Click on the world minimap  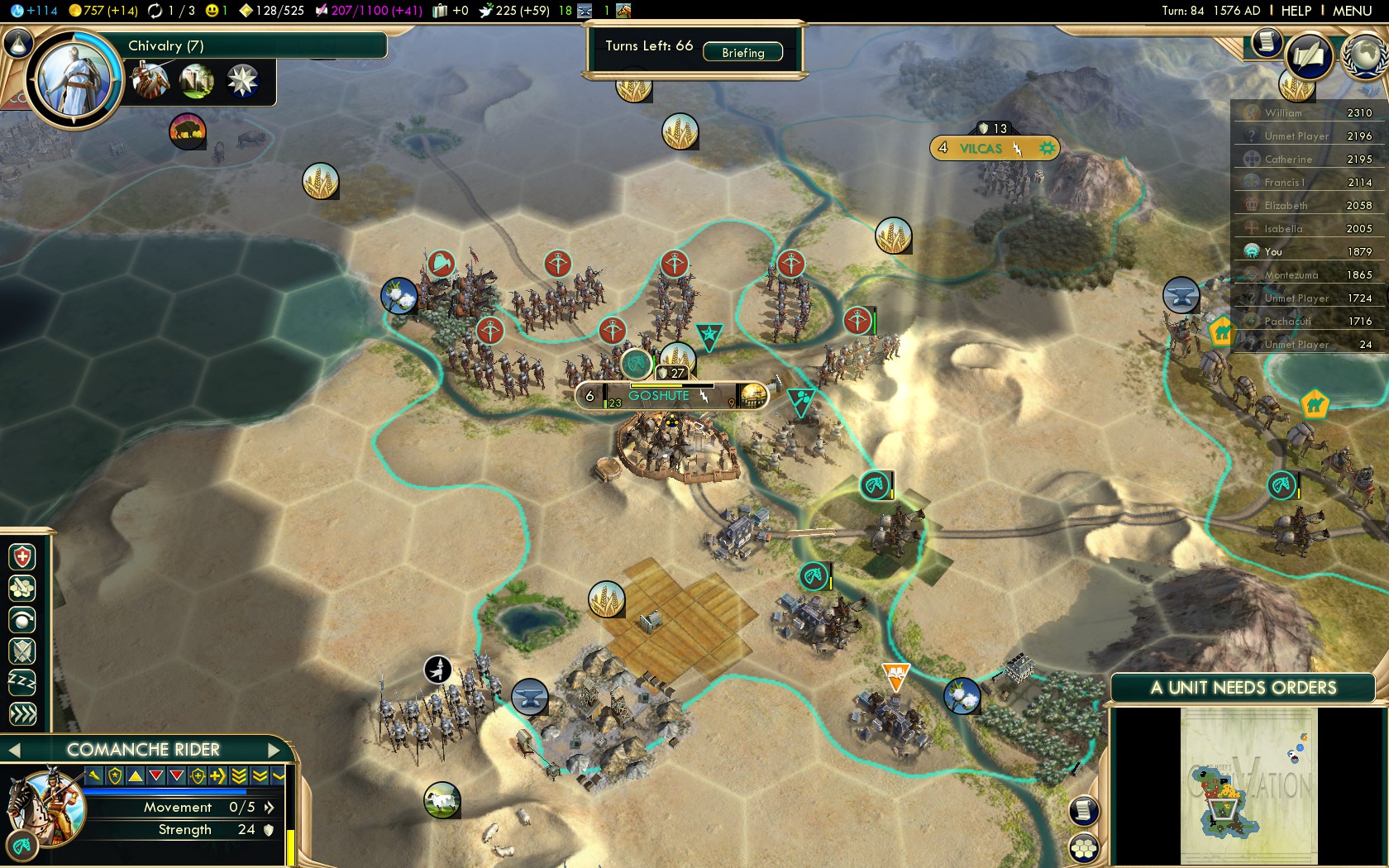click(x=1248, y=785)
